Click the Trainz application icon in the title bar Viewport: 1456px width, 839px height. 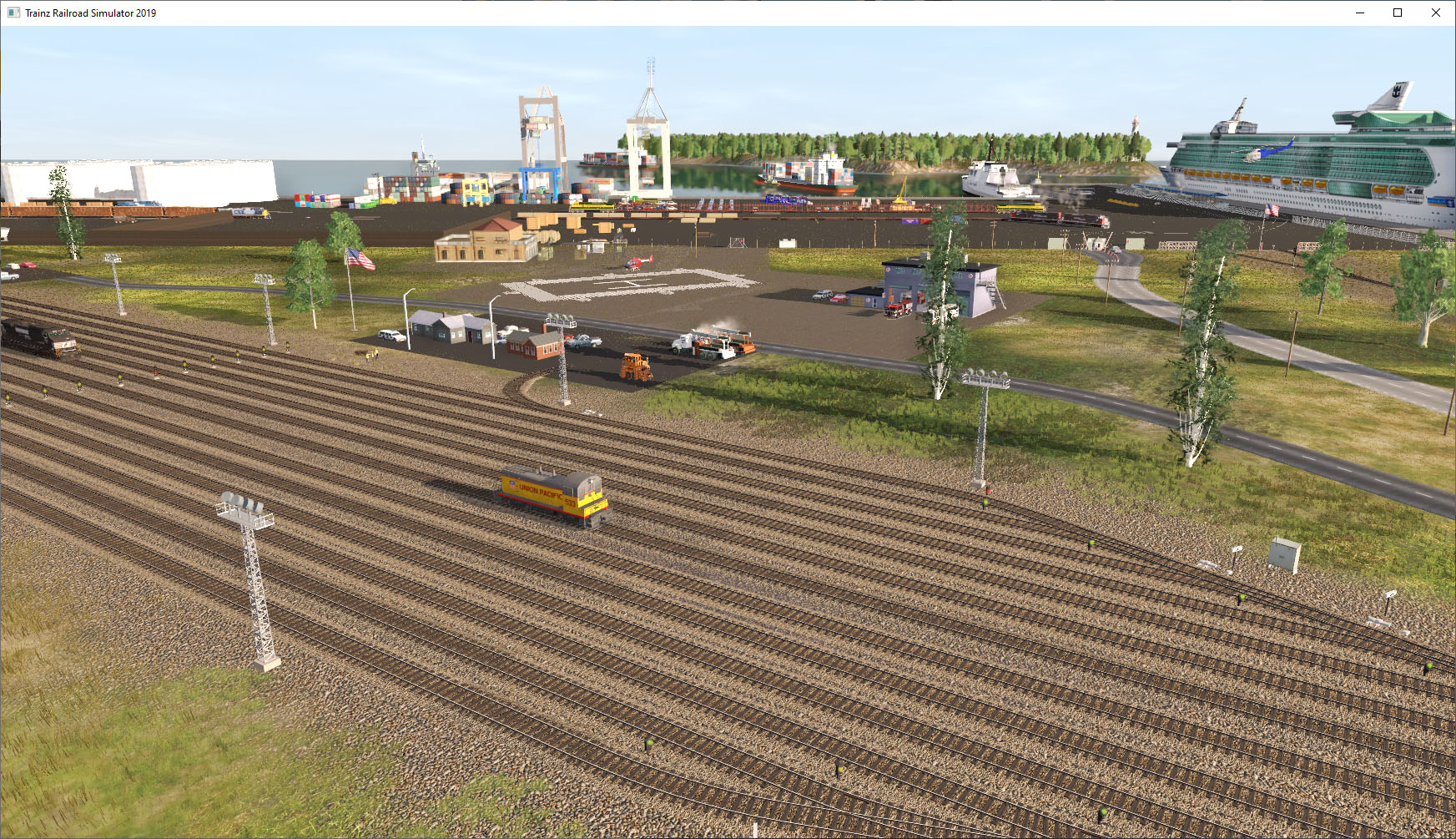tap(12, 13)
